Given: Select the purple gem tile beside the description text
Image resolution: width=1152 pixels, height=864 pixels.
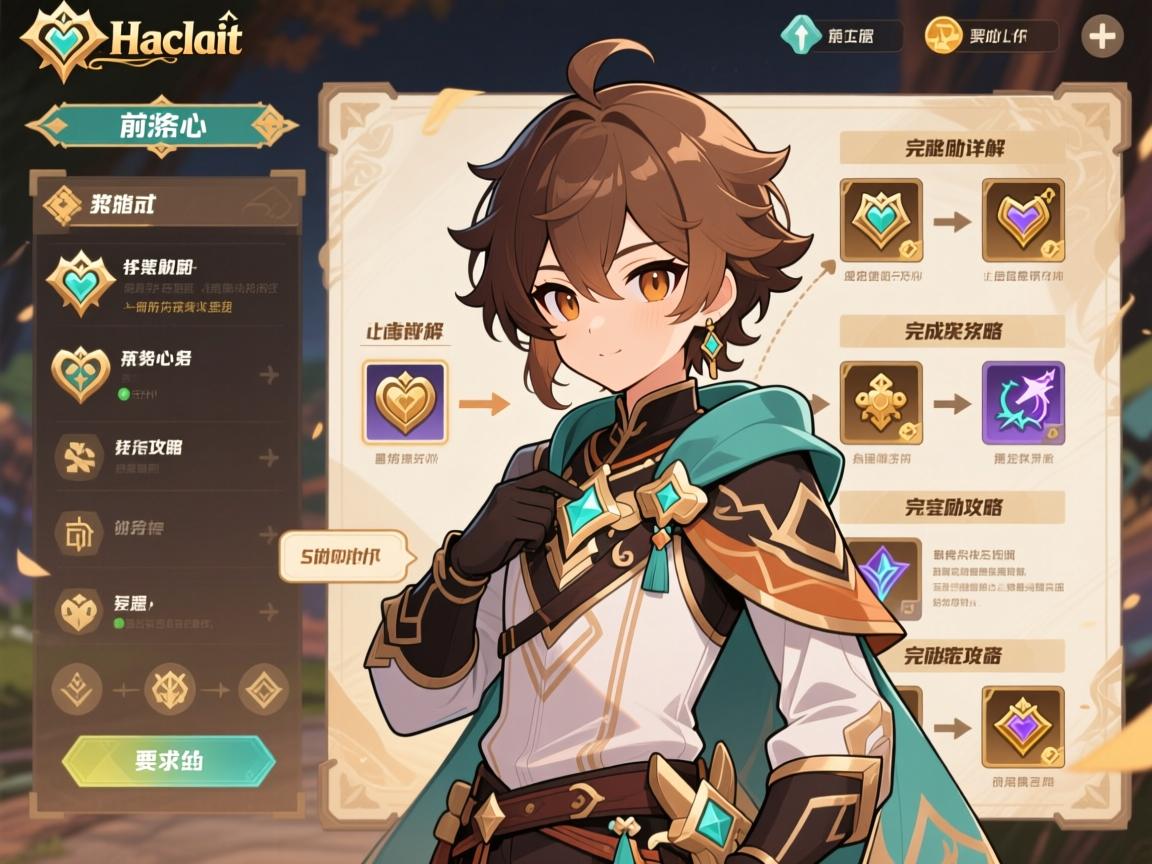Looking at the screenshot, I should [885, 578].
